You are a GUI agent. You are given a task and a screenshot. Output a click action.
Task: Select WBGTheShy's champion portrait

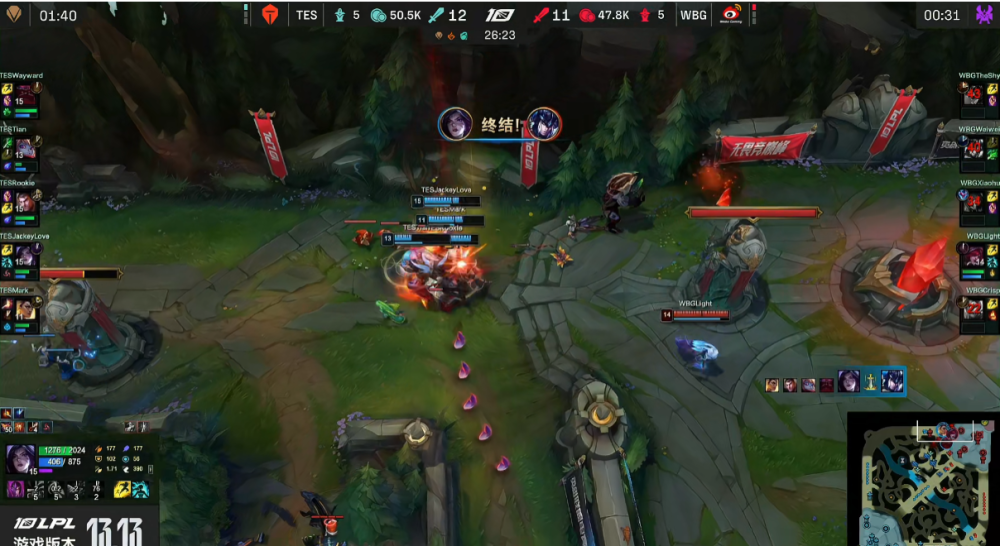click(974, 95)
